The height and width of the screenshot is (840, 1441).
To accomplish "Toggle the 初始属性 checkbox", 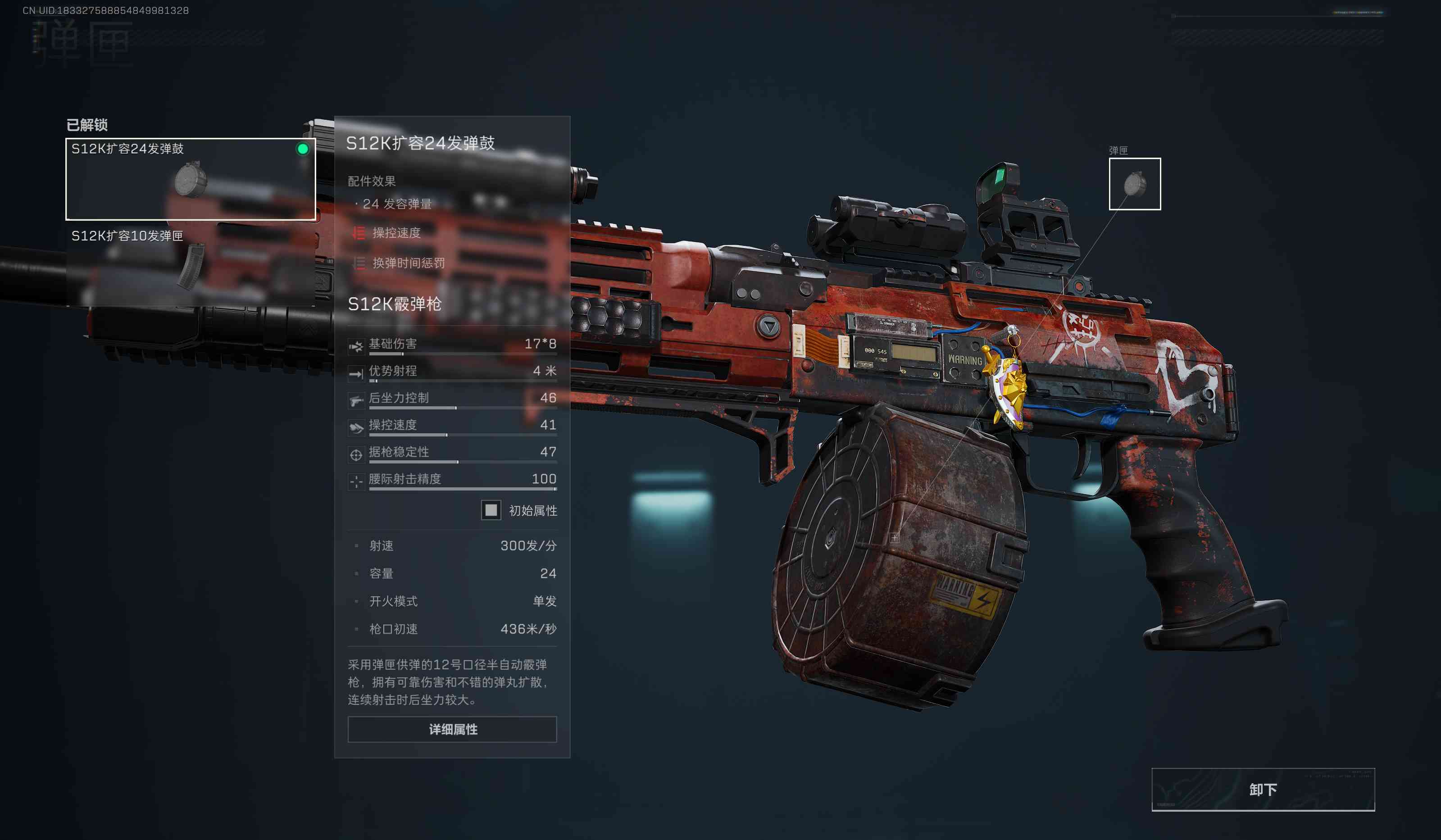I will [x=491, y=510].
